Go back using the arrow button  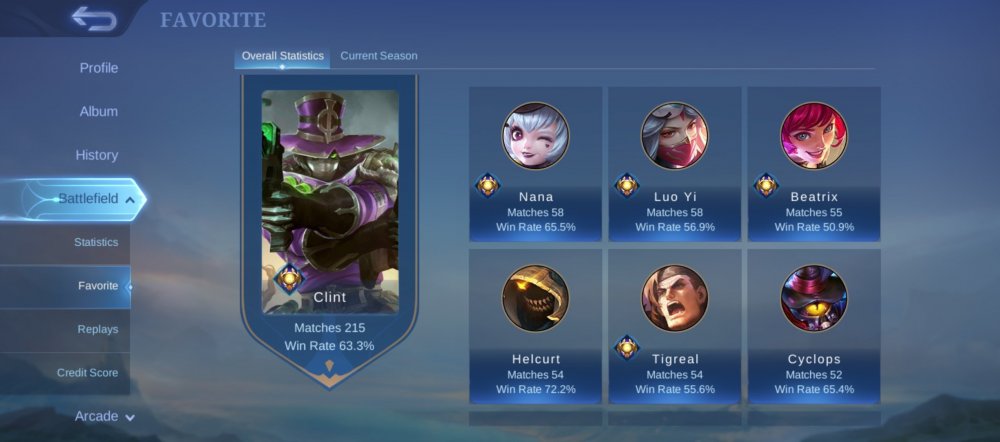[x=93, y=19]
